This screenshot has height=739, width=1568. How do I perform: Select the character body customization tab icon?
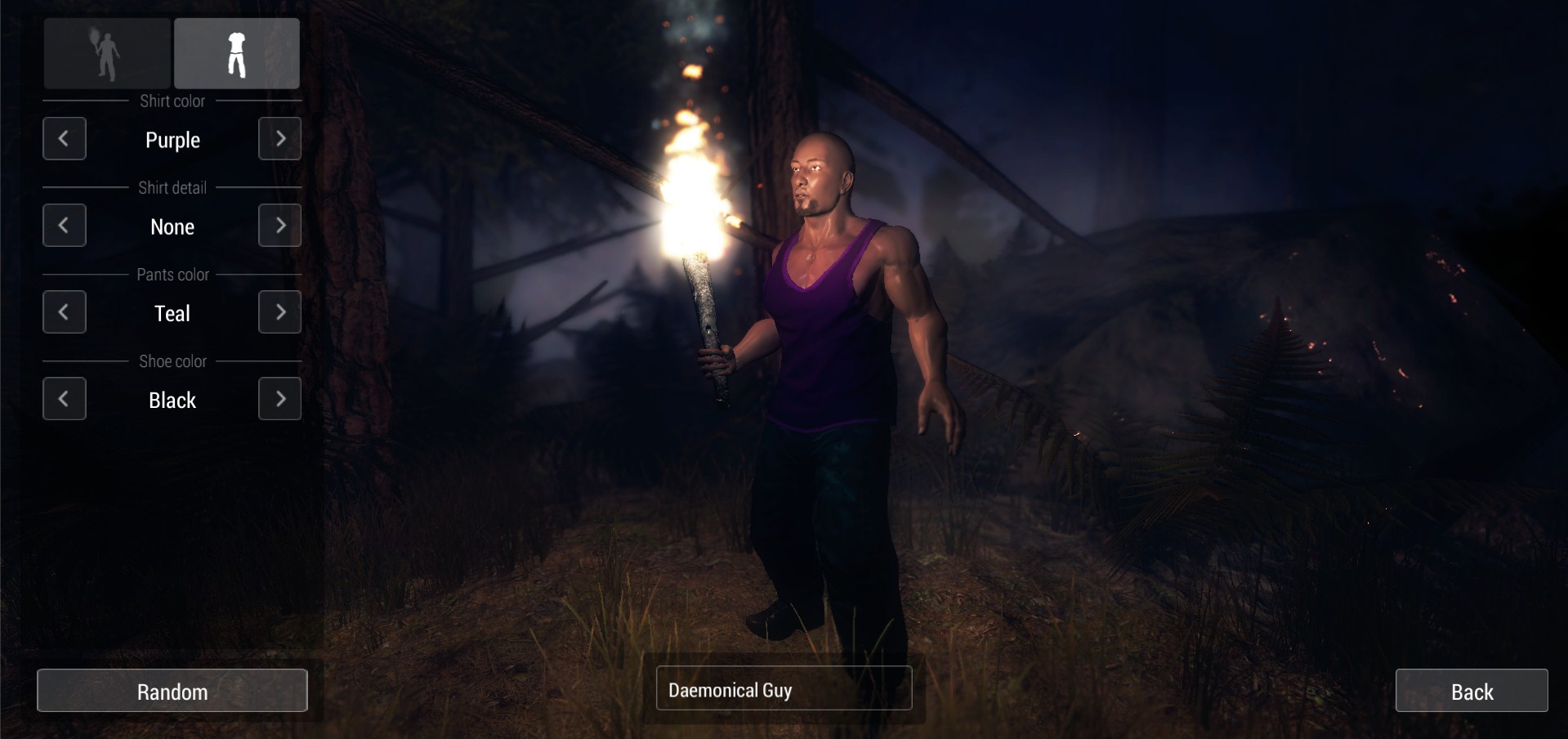[106, 52]
